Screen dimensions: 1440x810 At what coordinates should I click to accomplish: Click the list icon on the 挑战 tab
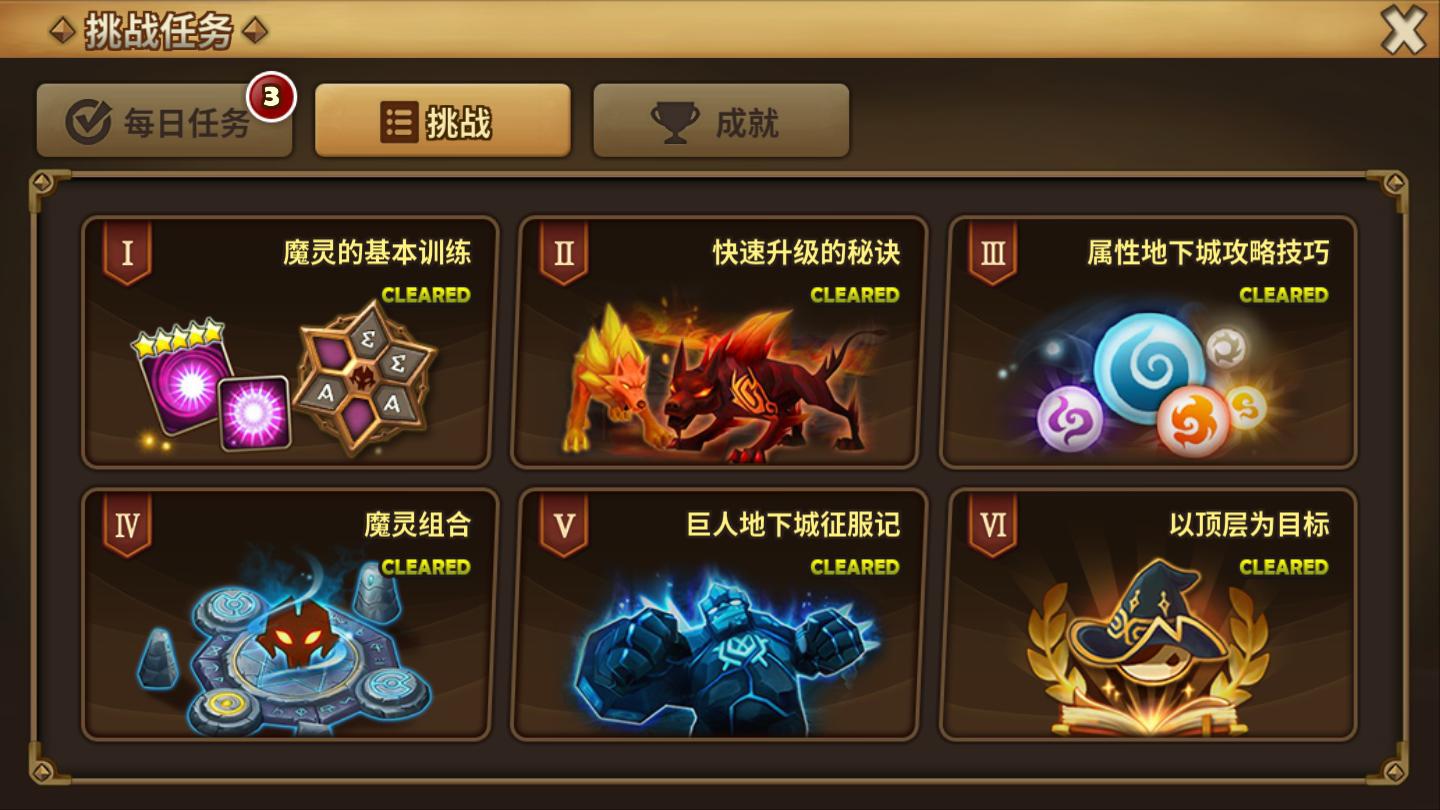(399, 122)
